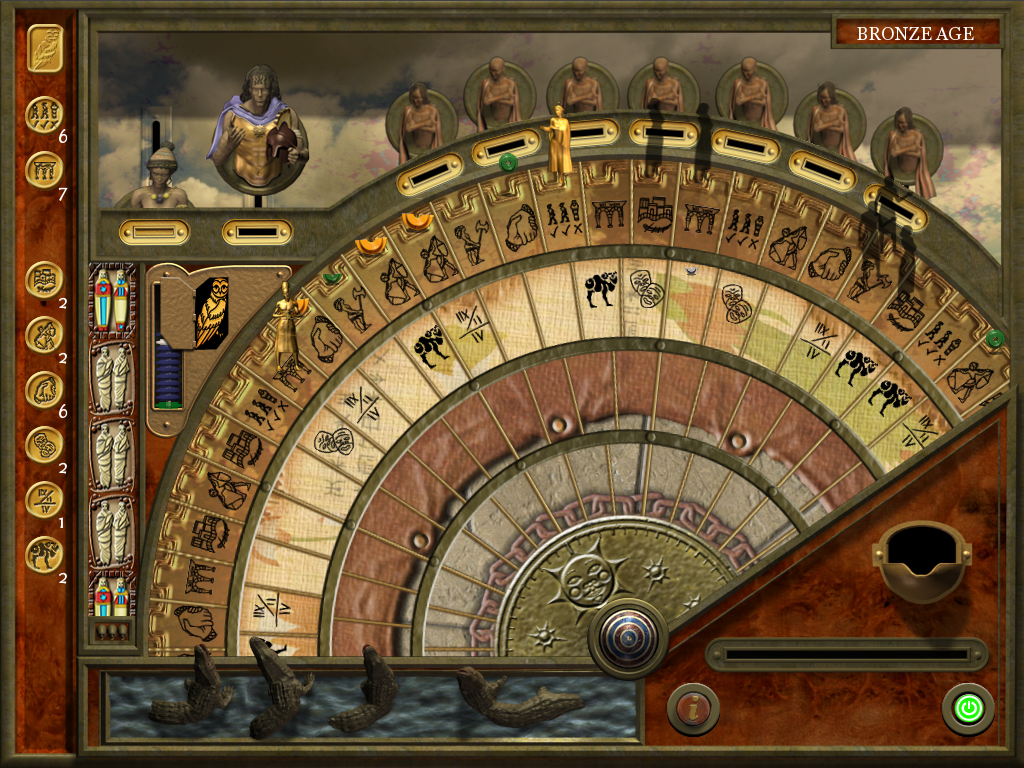Select the gold owl tablet icon
This screenshot has height=768, width=1024.
point(45,47)
